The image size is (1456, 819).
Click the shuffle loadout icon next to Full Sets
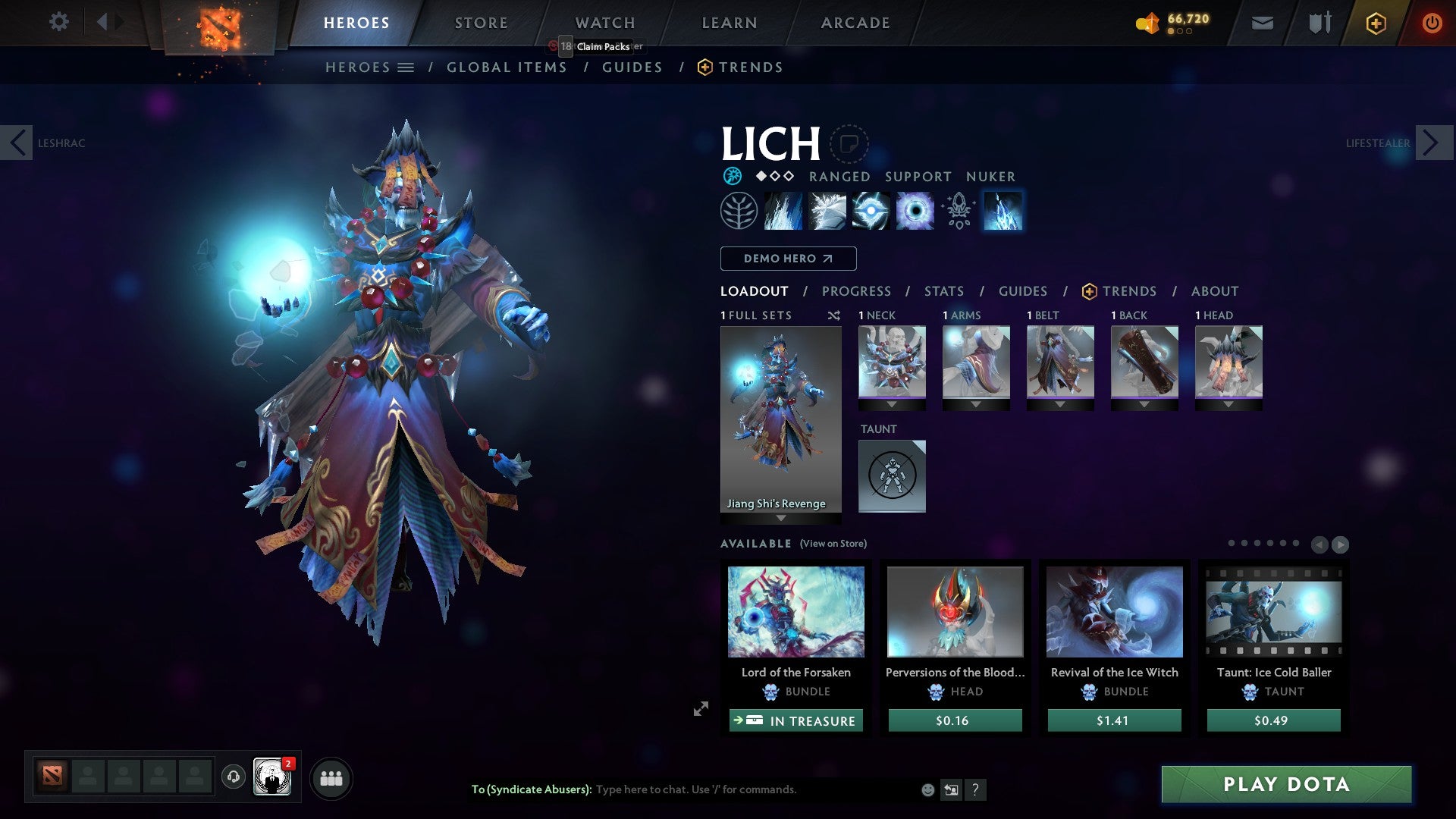[x=834, y=315]
